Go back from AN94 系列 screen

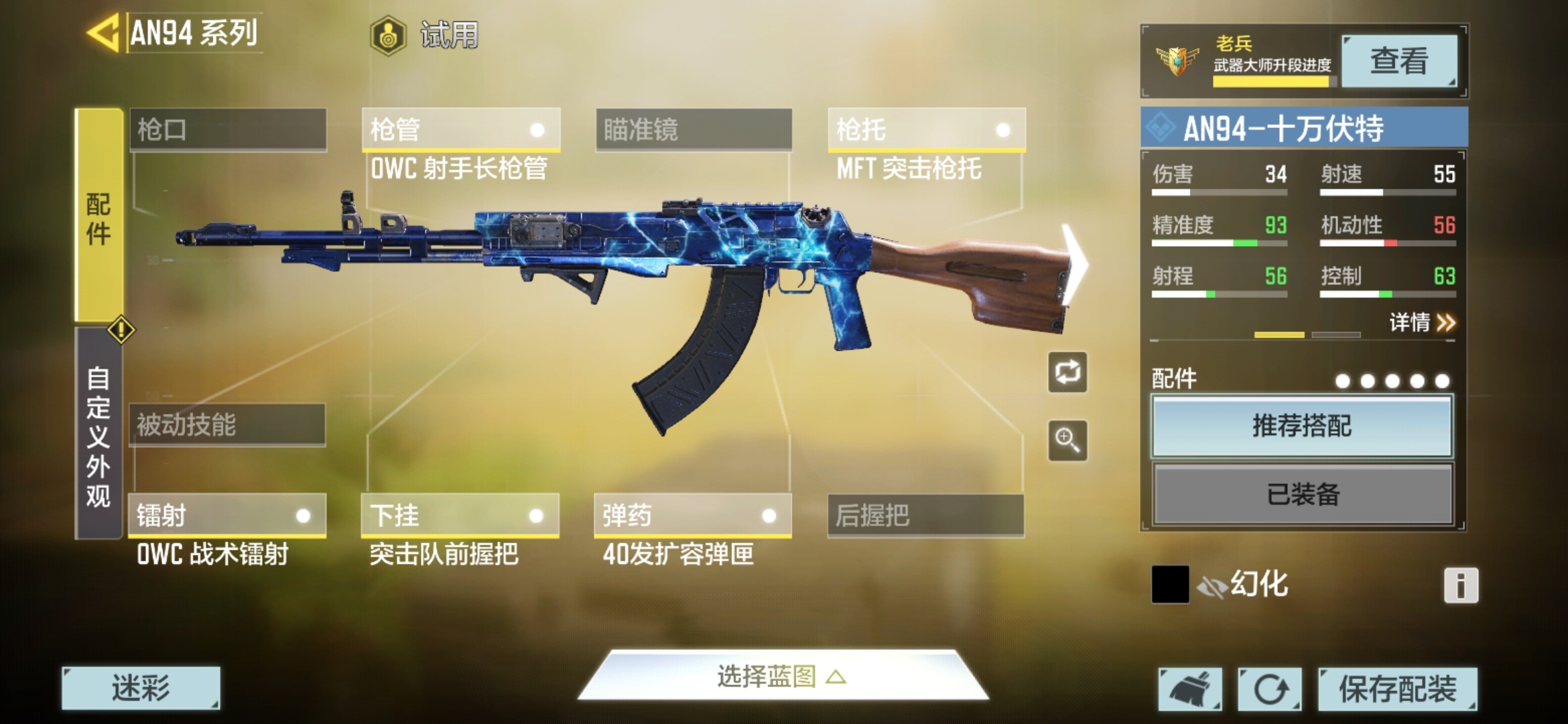click(104, 32)
